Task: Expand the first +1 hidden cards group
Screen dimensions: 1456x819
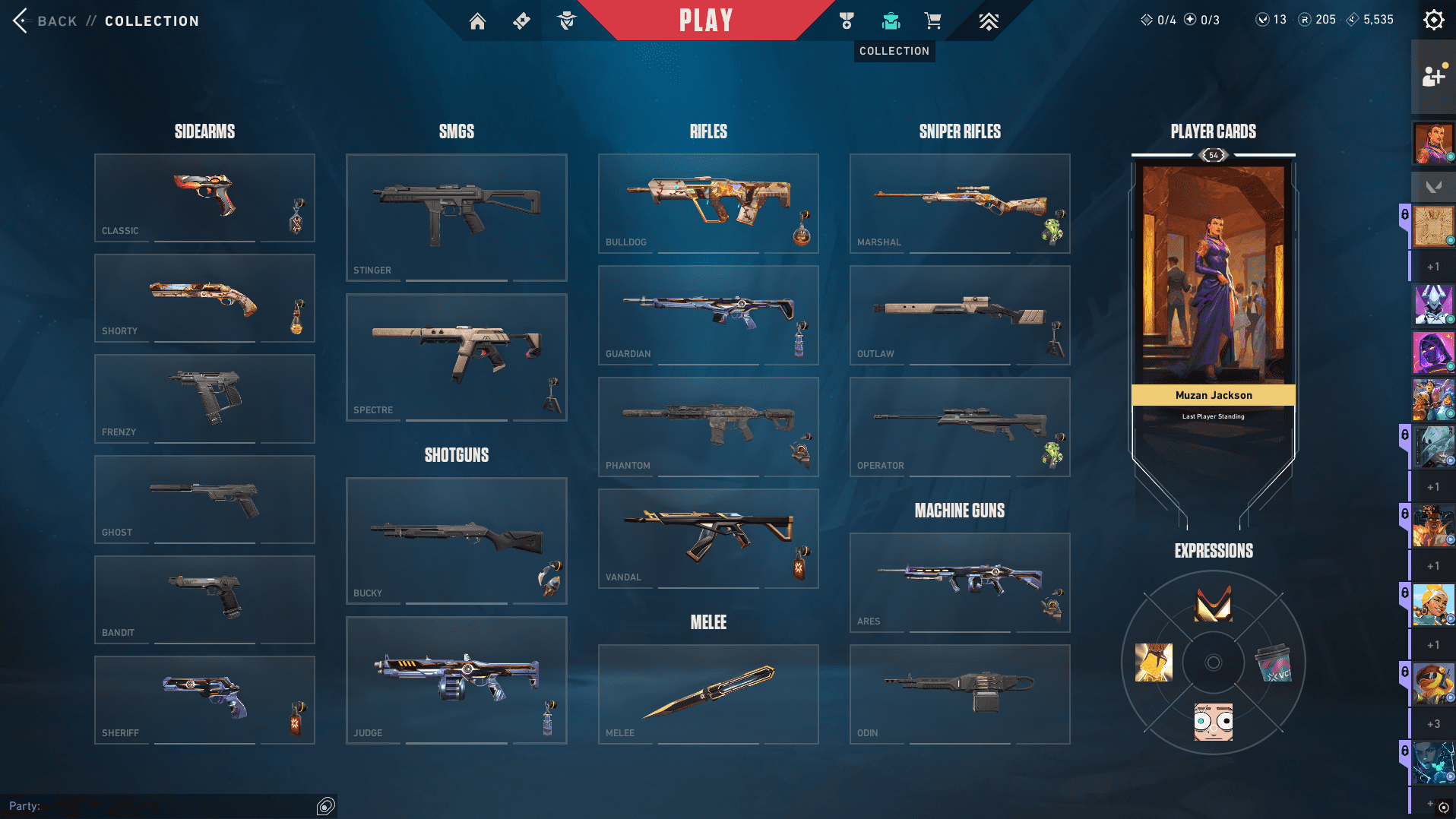Action: pyautogui.click(x=1432, y=267)
